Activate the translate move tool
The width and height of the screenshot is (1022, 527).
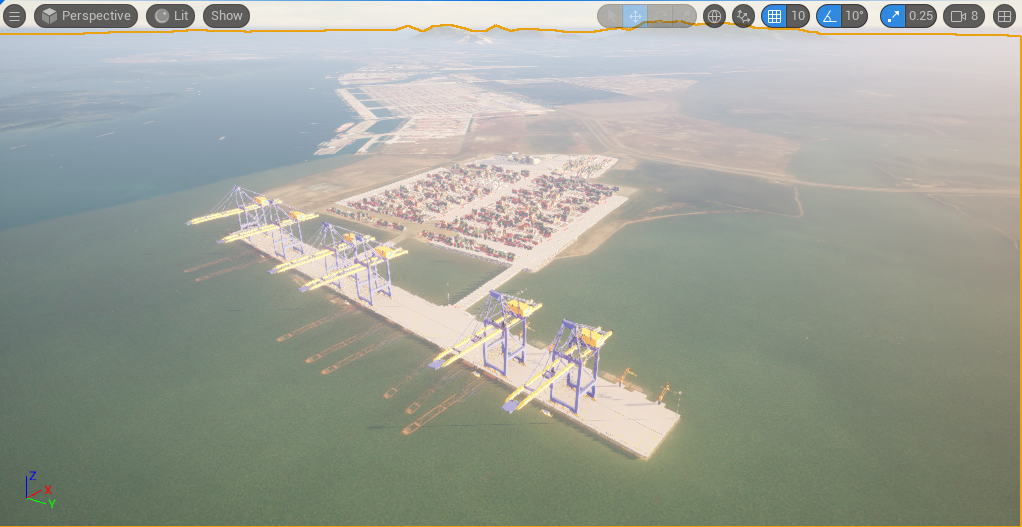635,16
